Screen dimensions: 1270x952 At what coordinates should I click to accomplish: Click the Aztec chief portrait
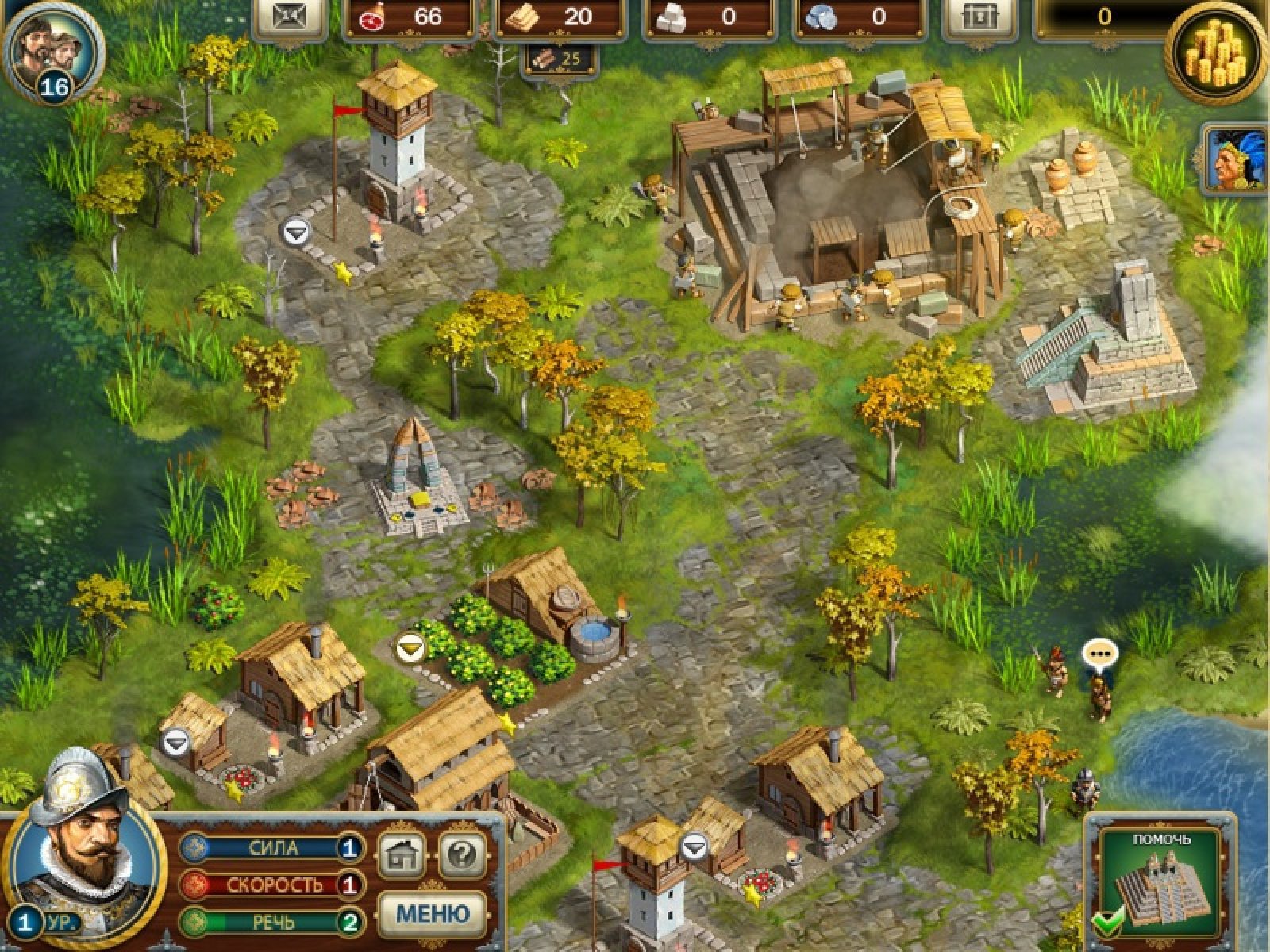(x=1237, y=161)
